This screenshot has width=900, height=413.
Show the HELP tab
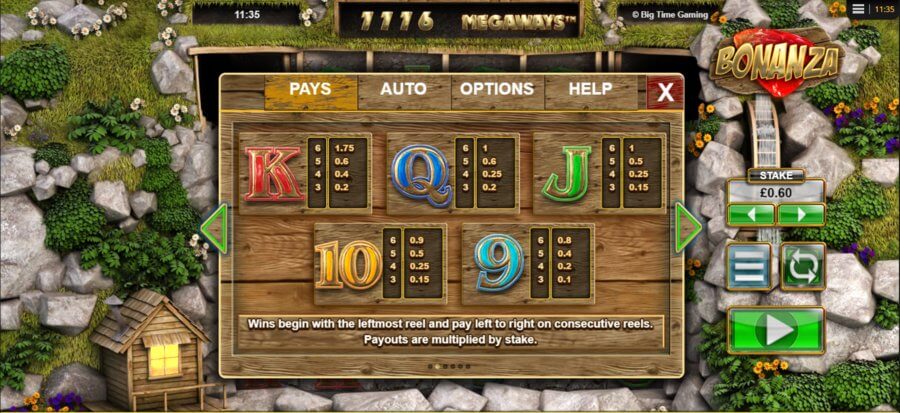pos(590,90)
